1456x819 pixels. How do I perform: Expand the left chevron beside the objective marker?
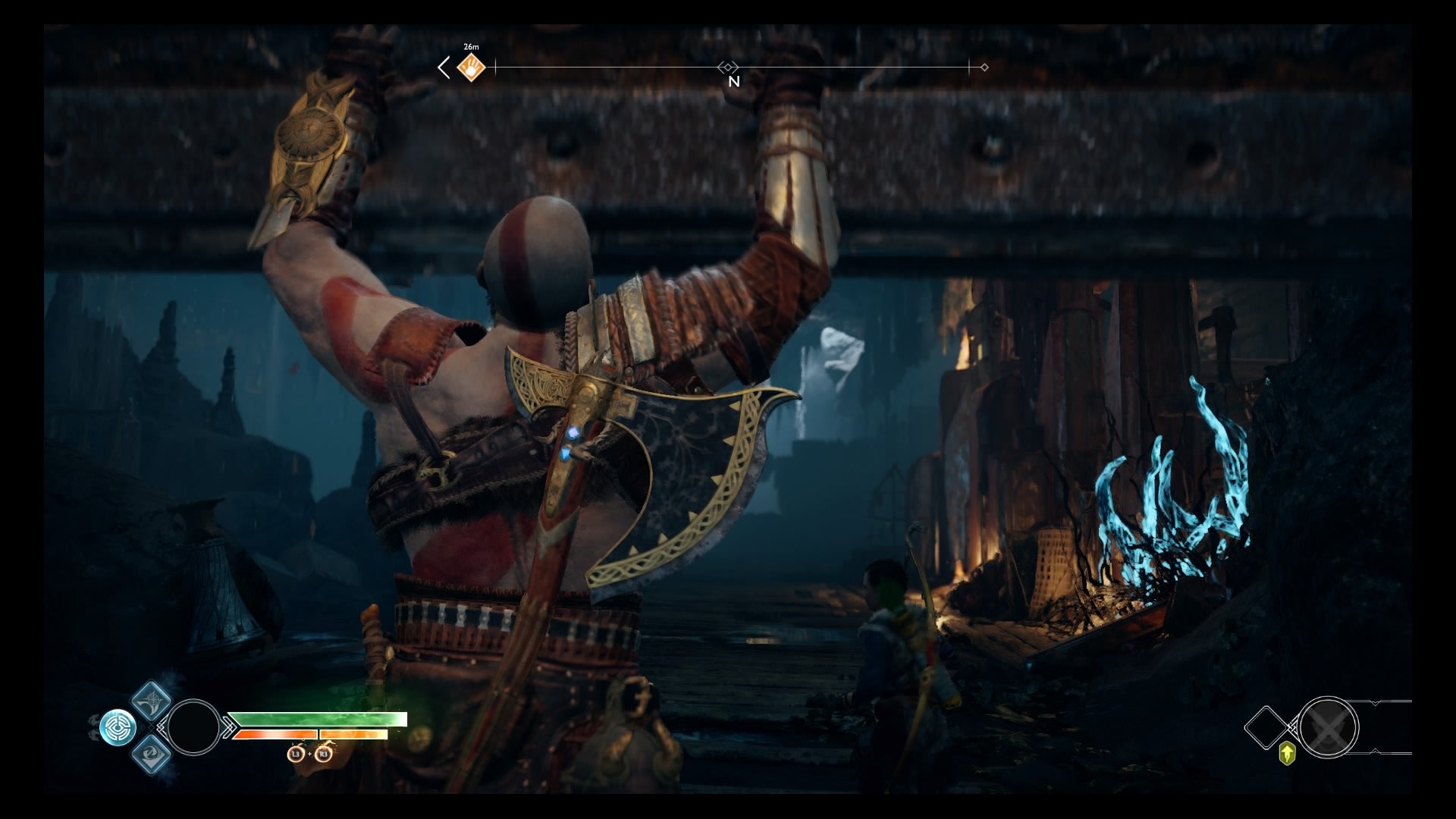(x=444, y=67)
